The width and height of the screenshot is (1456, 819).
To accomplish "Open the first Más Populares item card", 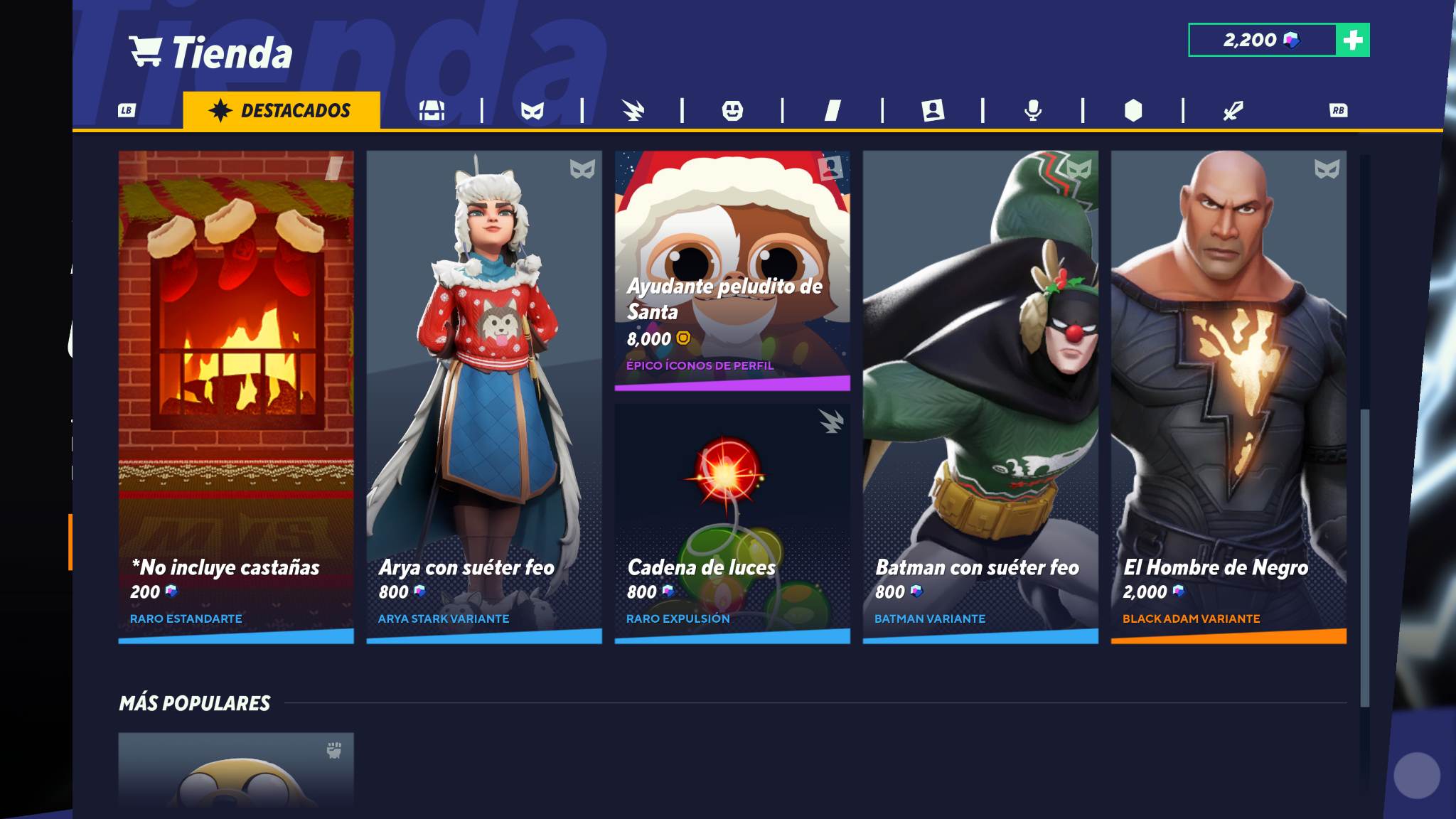I will pyautogui.click(x=236, y=771).
